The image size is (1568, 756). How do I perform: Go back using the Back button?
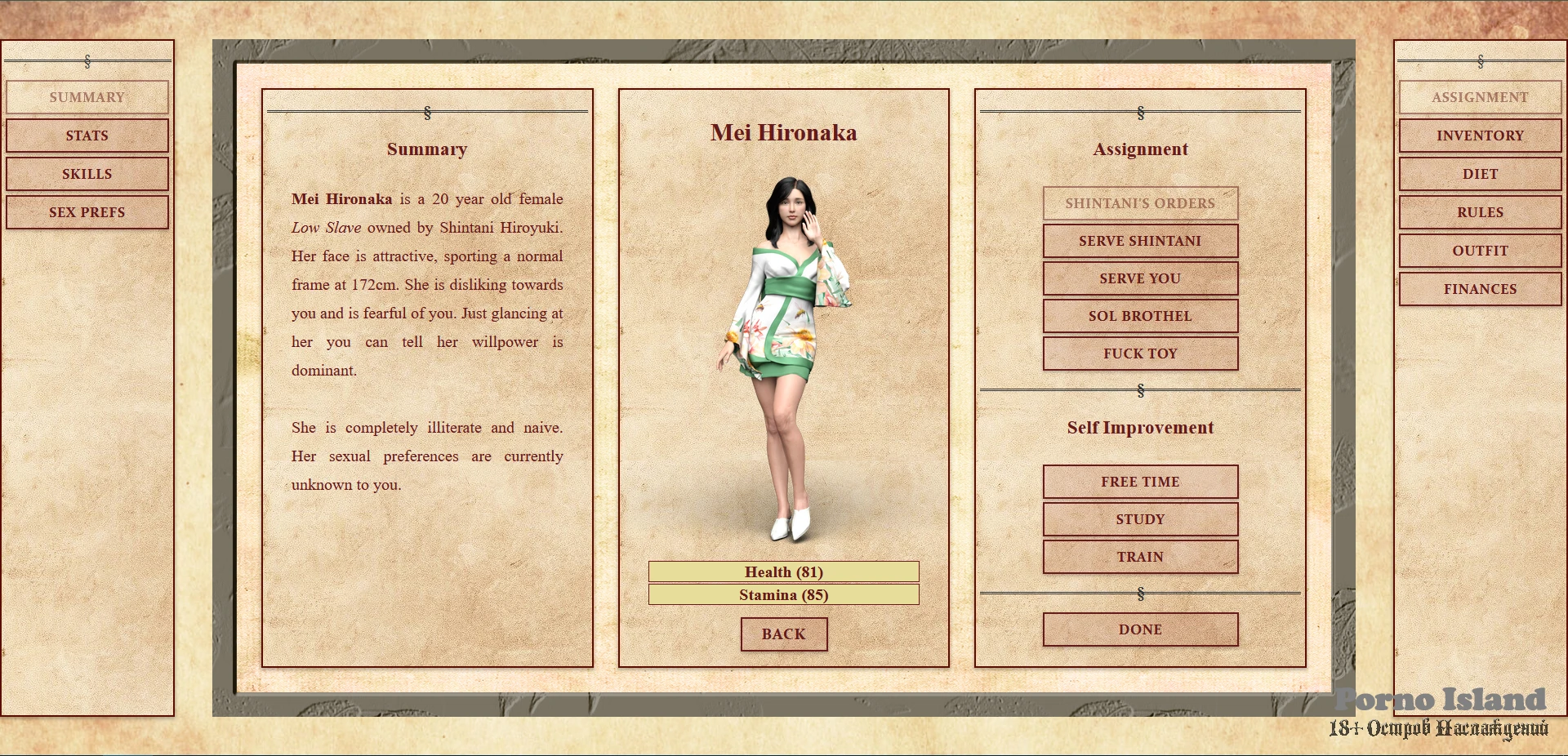[x=784, y=634]
